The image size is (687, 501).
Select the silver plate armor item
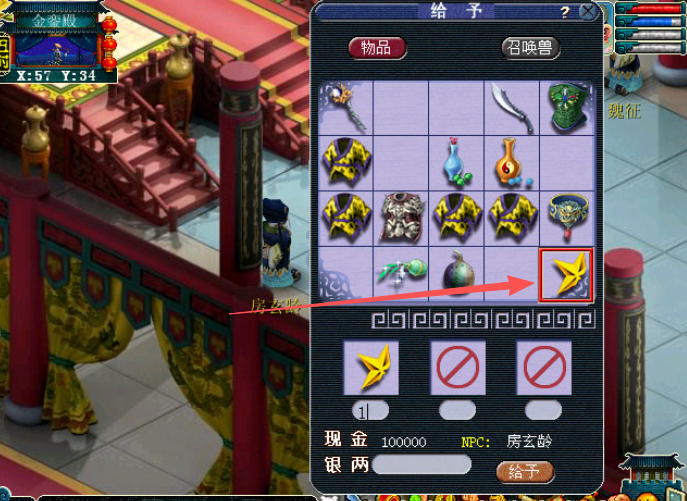click(401, 217)
